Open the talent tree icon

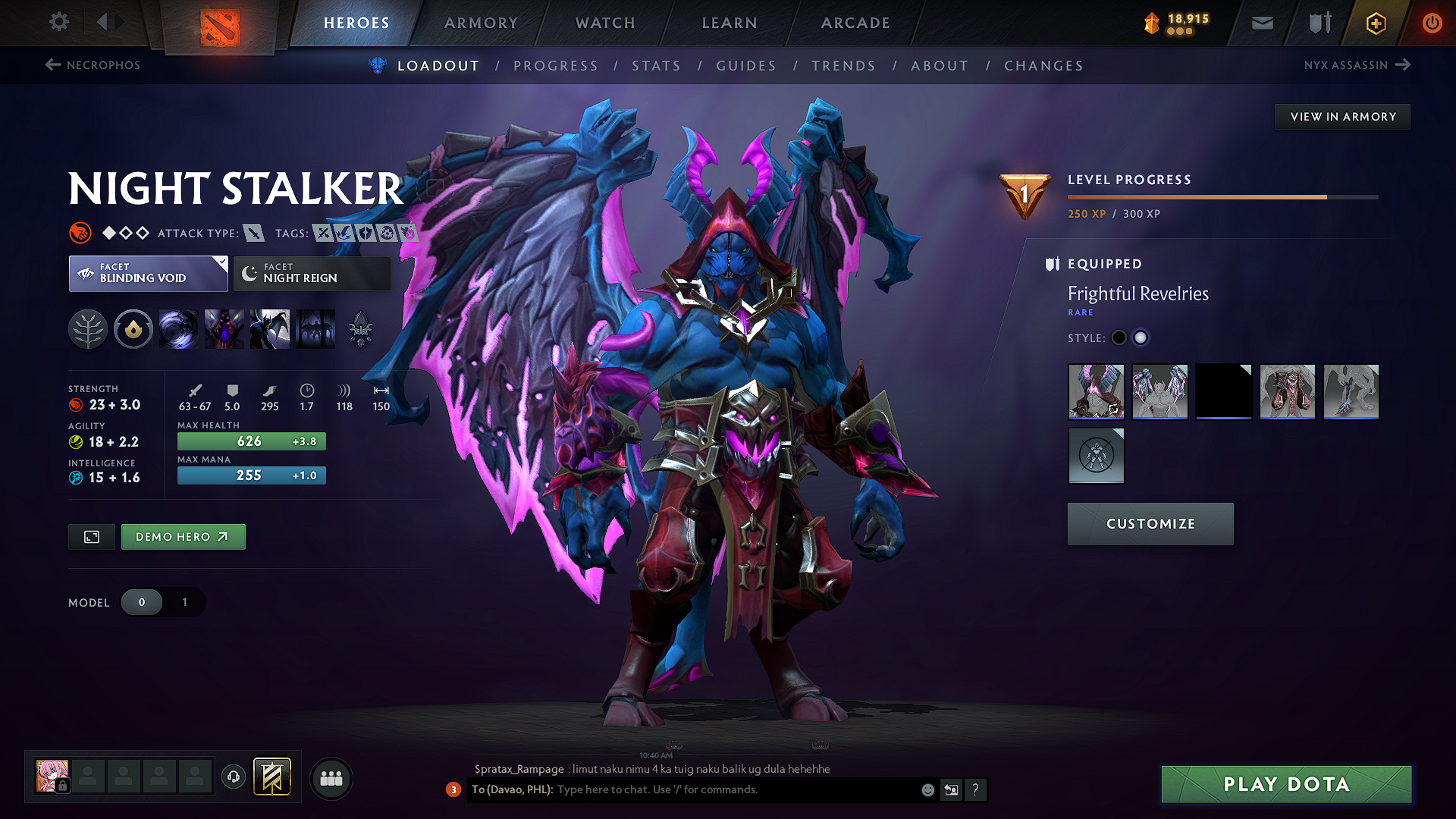click(87, 329)
